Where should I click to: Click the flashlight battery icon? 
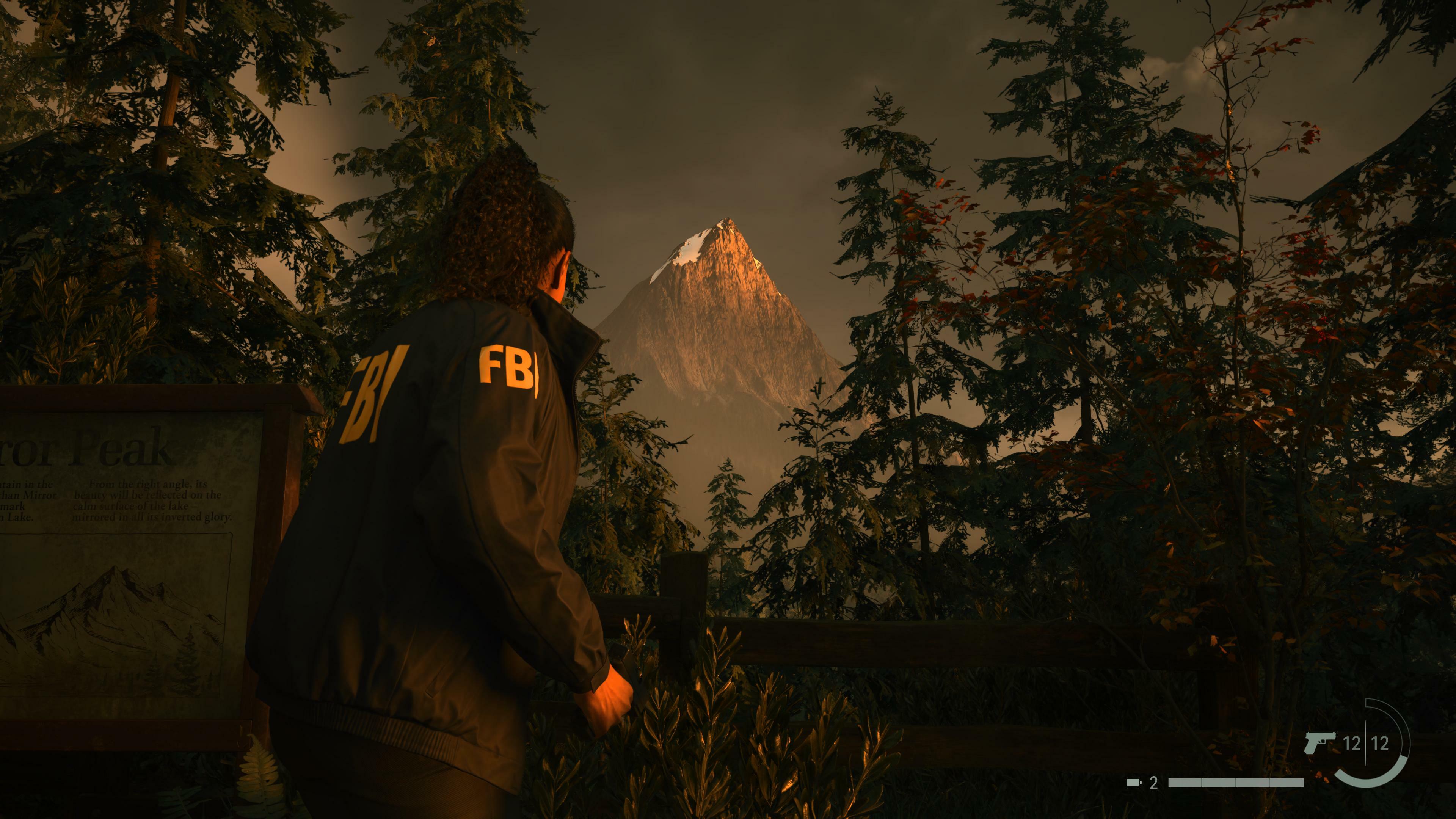point(1134,783)
